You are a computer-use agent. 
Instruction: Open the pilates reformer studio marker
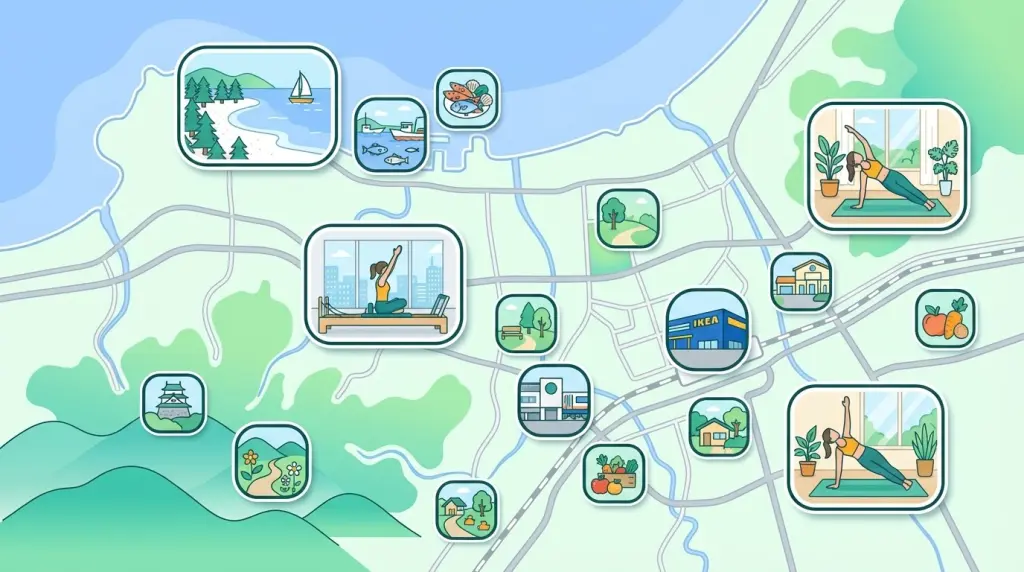click(x=385, y=285)
